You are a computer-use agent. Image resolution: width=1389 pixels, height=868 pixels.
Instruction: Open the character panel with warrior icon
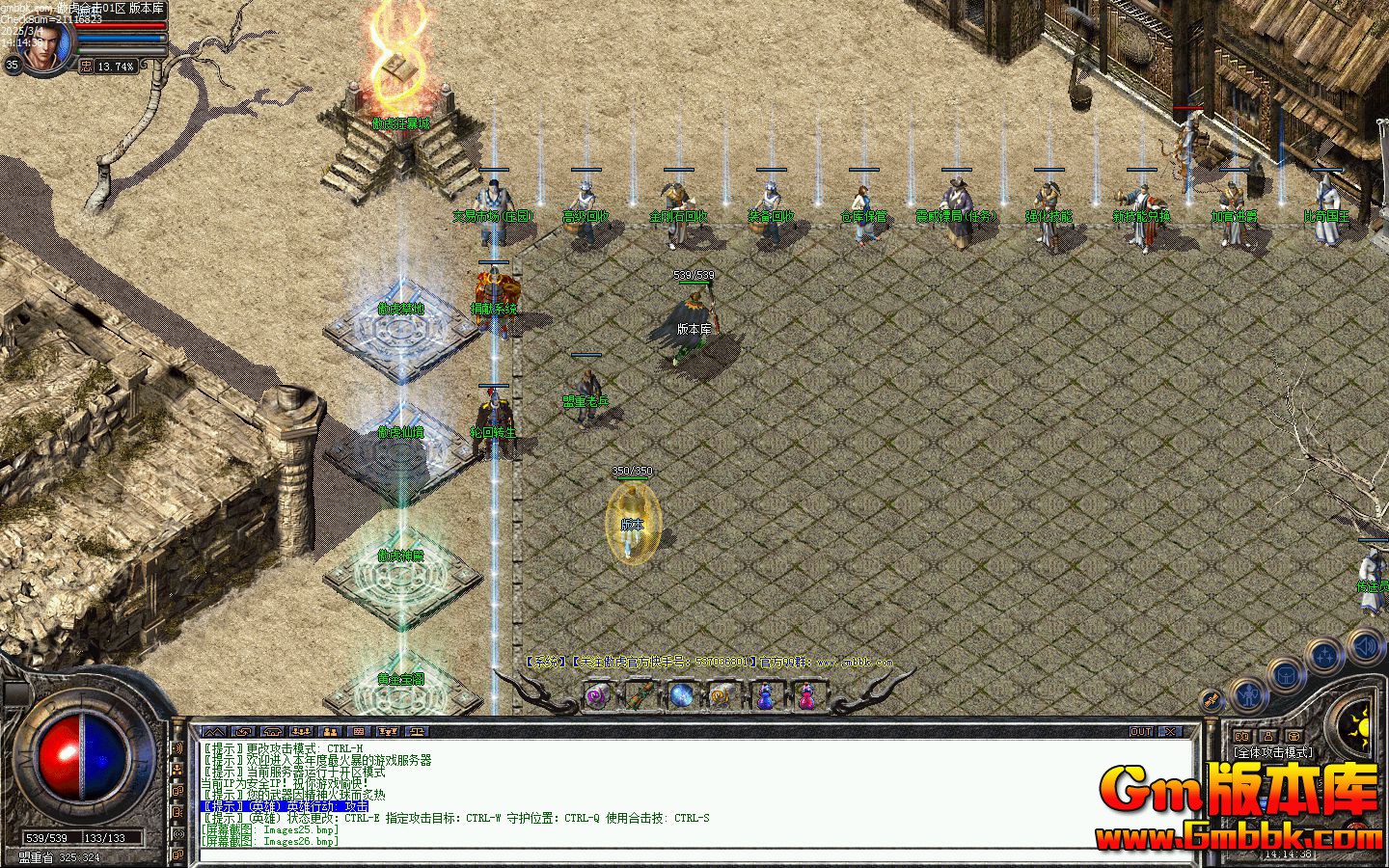(1248, 693)
